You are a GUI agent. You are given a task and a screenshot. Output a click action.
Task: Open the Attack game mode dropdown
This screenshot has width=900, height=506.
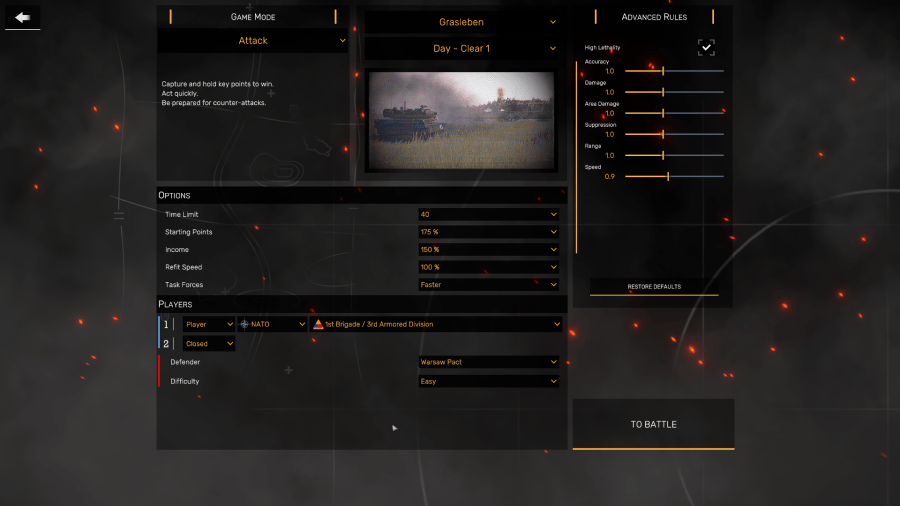pyautogui.click(x=253, y=41)
